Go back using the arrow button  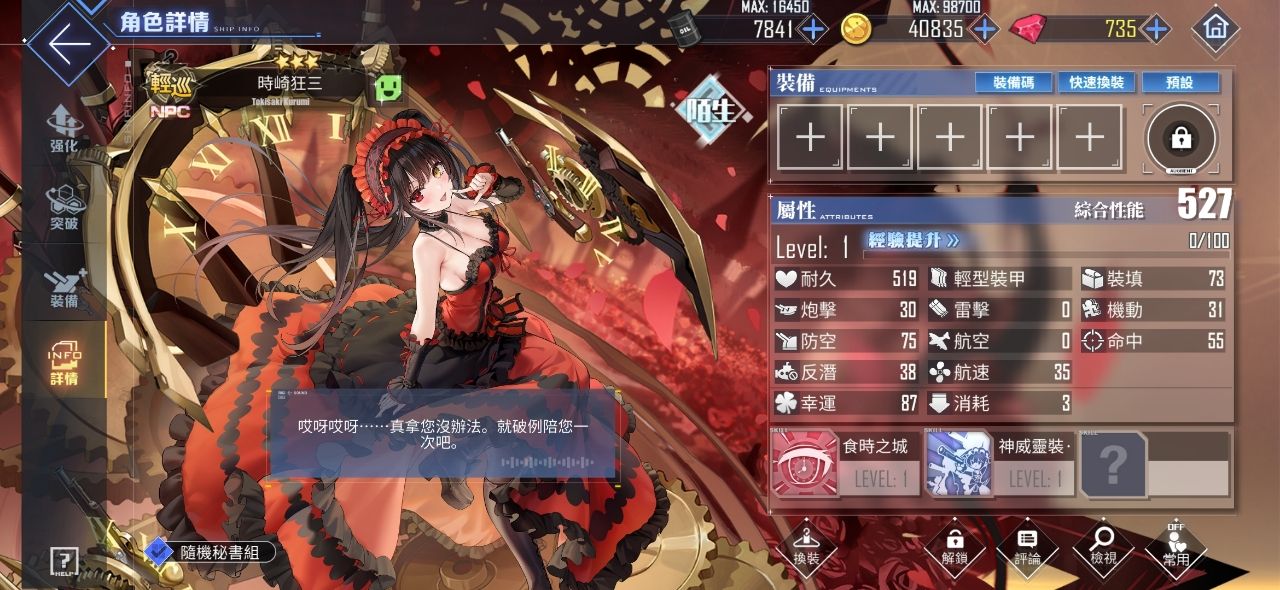(x=69, y=44)
